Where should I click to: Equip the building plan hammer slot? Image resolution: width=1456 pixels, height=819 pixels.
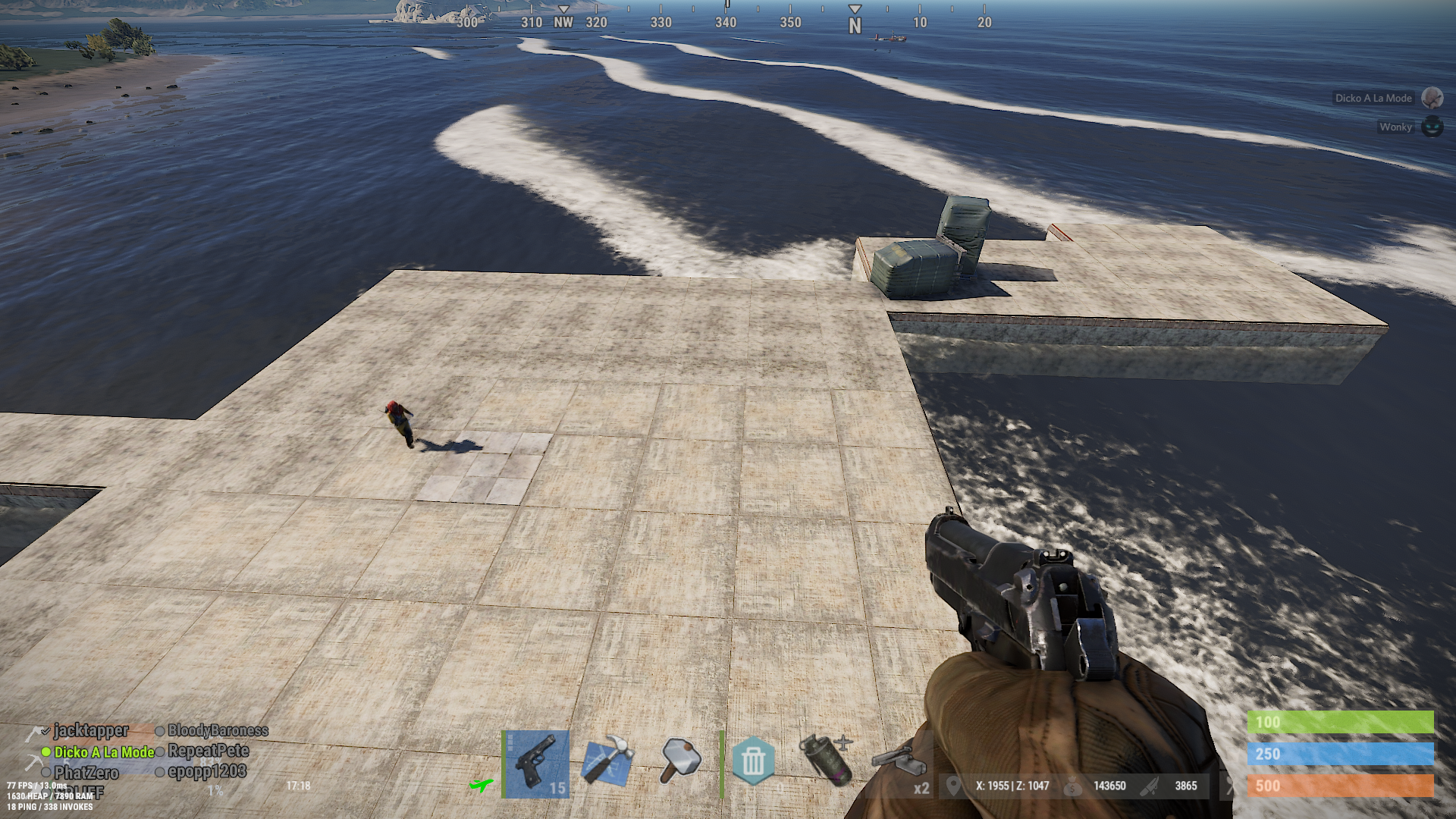click(x=608, y=760)
